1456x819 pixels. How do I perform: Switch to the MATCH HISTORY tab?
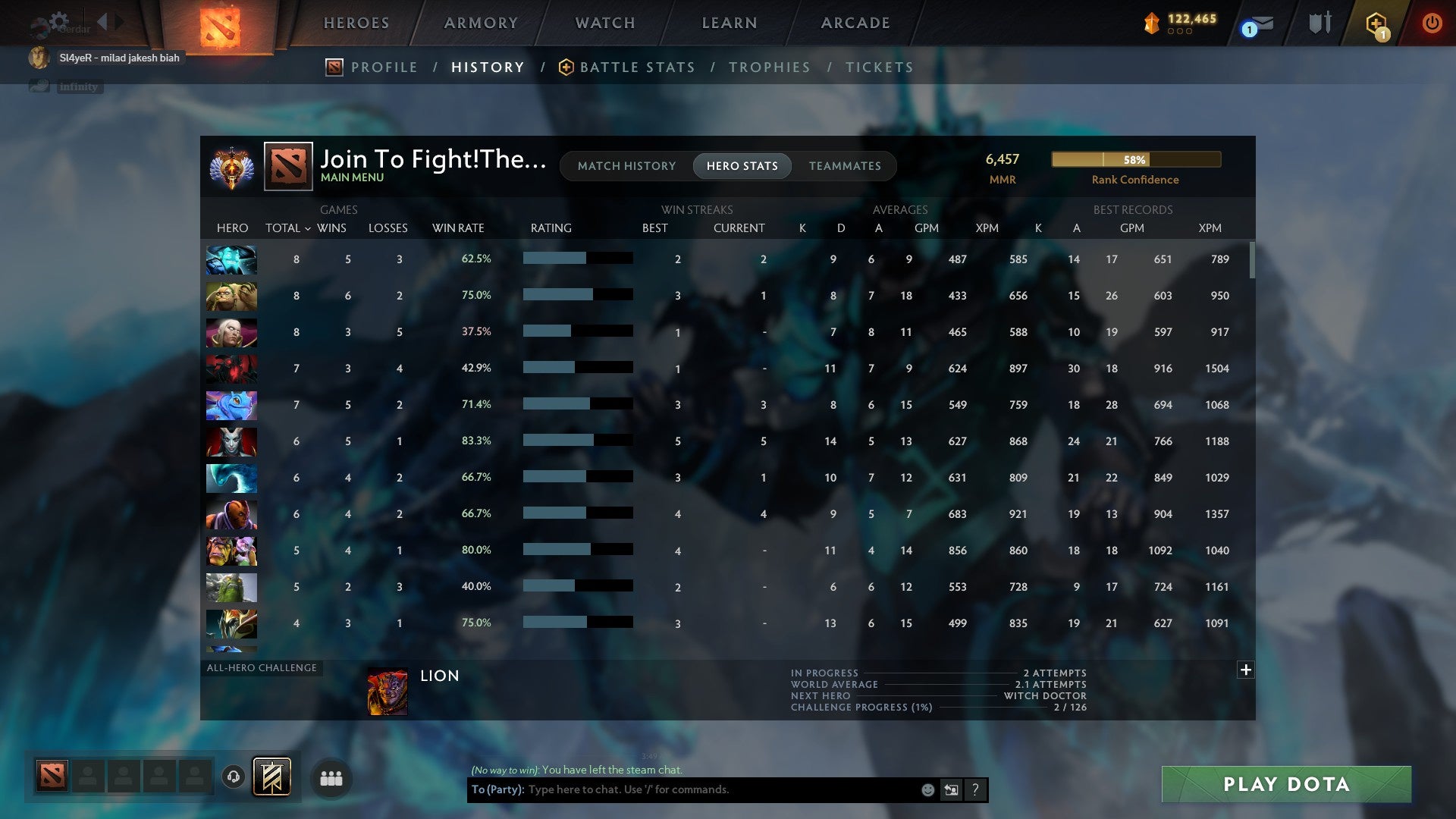626,166
